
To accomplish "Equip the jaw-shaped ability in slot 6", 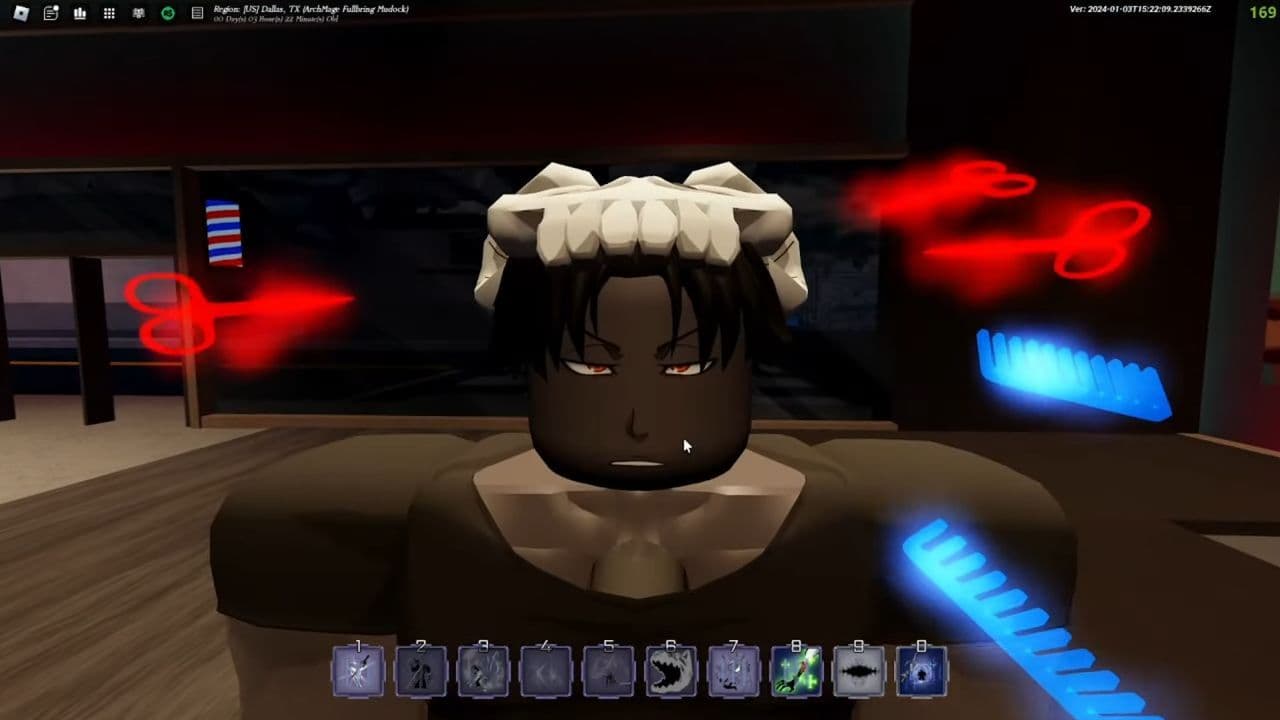I will tap(671, 670).
